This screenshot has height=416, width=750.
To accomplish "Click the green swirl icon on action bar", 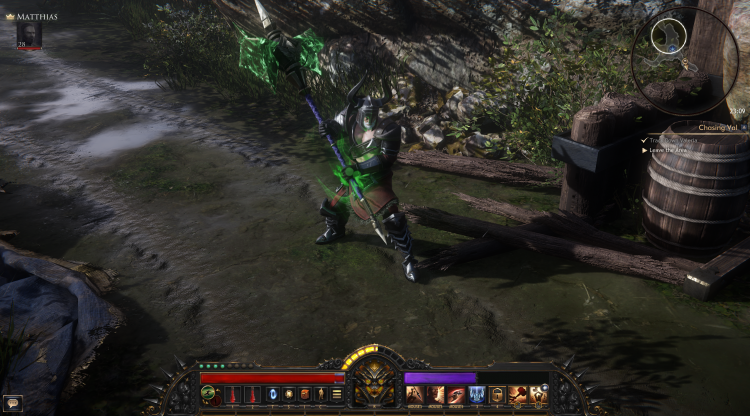I will [208, 394].
